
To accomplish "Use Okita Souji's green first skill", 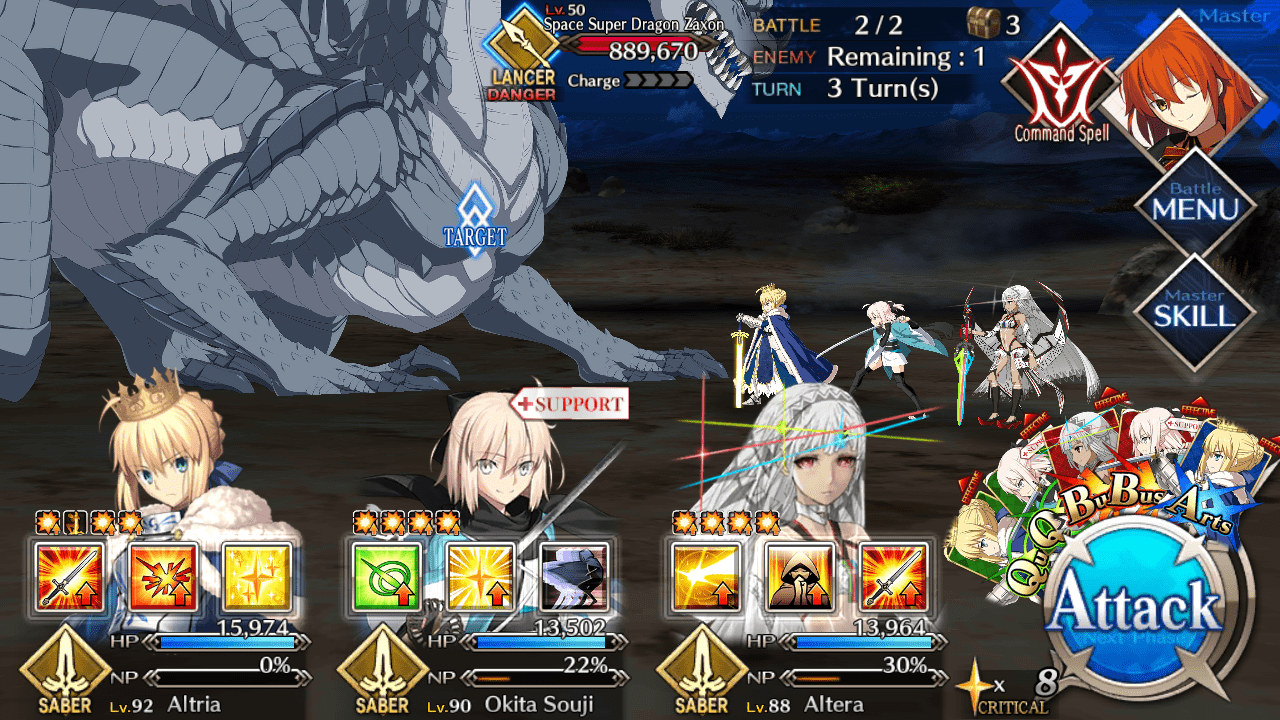I will pos(386,577).
